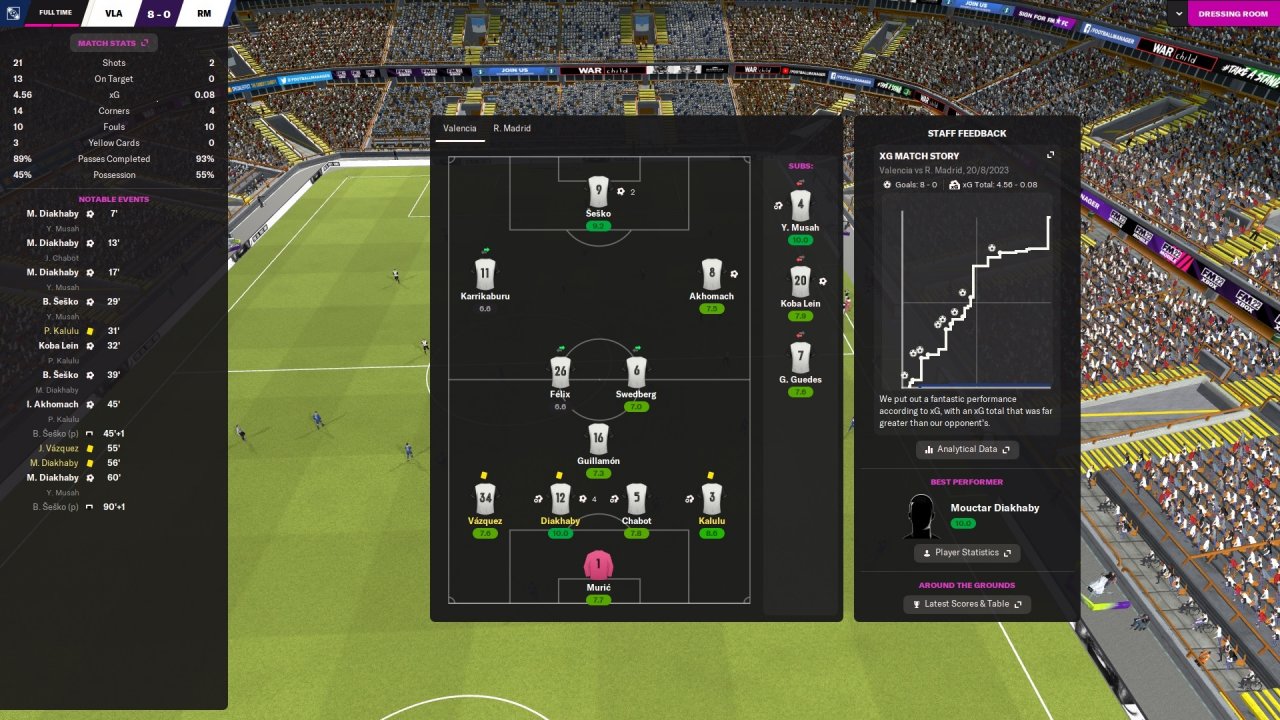1280x720 pixels.
Task: Select goalkeeper Murić's shirt
Action: [598, 566]
